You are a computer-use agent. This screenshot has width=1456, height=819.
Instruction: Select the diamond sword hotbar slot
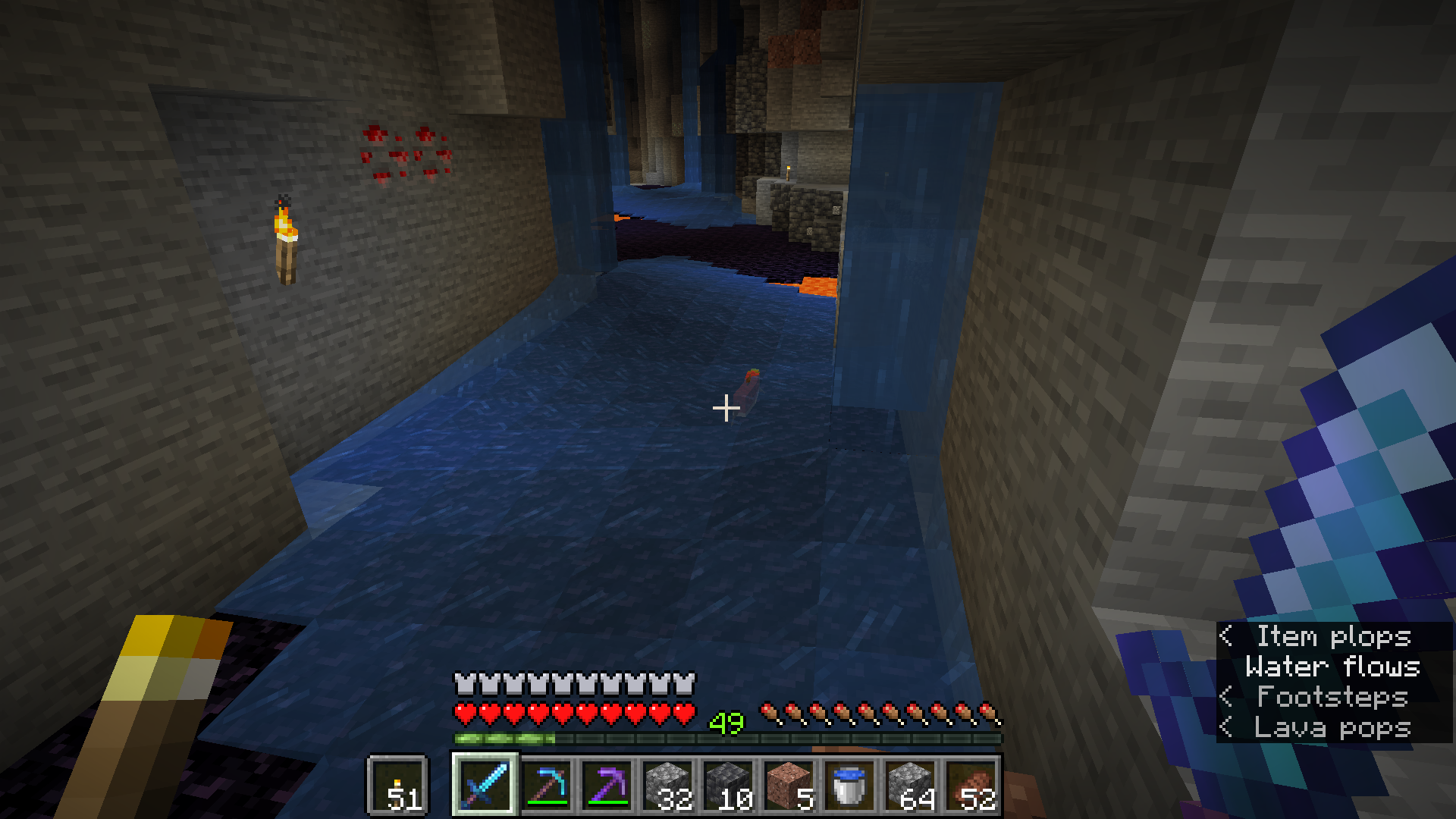(x=485, y=785)
